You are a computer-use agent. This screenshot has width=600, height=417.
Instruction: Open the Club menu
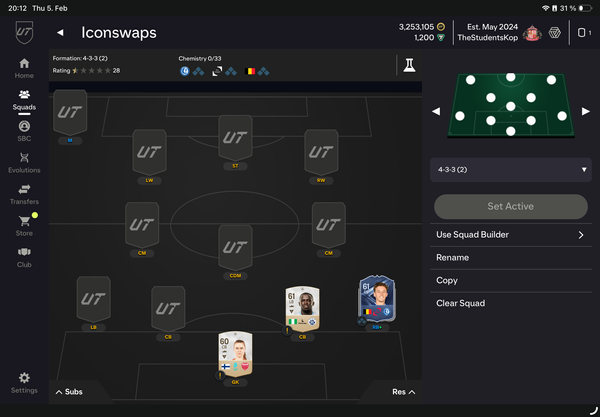24,256
